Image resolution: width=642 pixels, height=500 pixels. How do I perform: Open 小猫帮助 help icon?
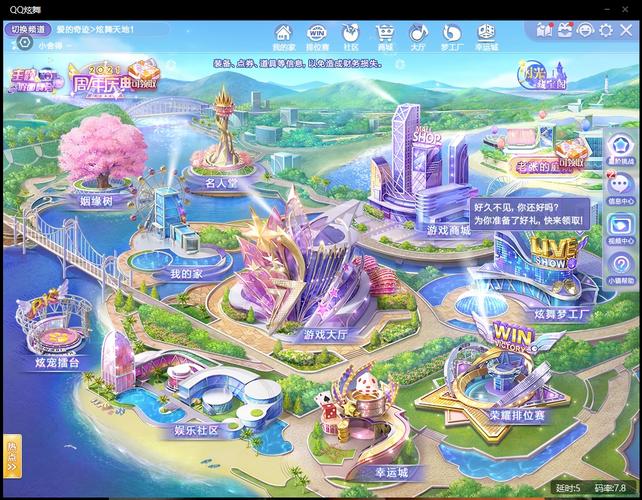(x=620, y=268)
